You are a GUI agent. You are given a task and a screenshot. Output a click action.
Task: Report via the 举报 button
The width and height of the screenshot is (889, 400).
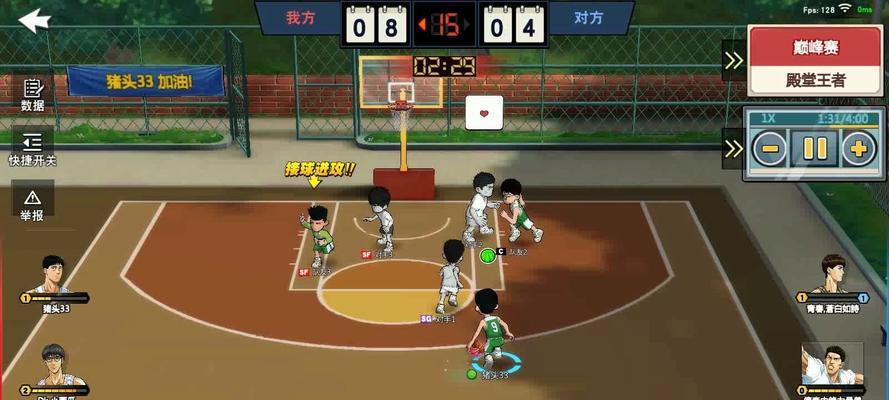pyautogui.click(x=32, y=202)
